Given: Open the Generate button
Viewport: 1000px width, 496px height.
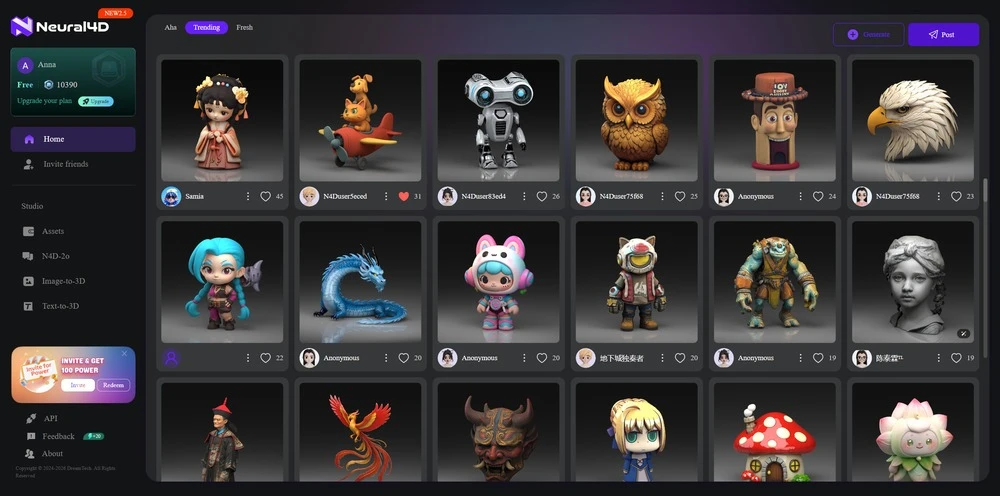Looking at the screenshot, I should 868,35.
